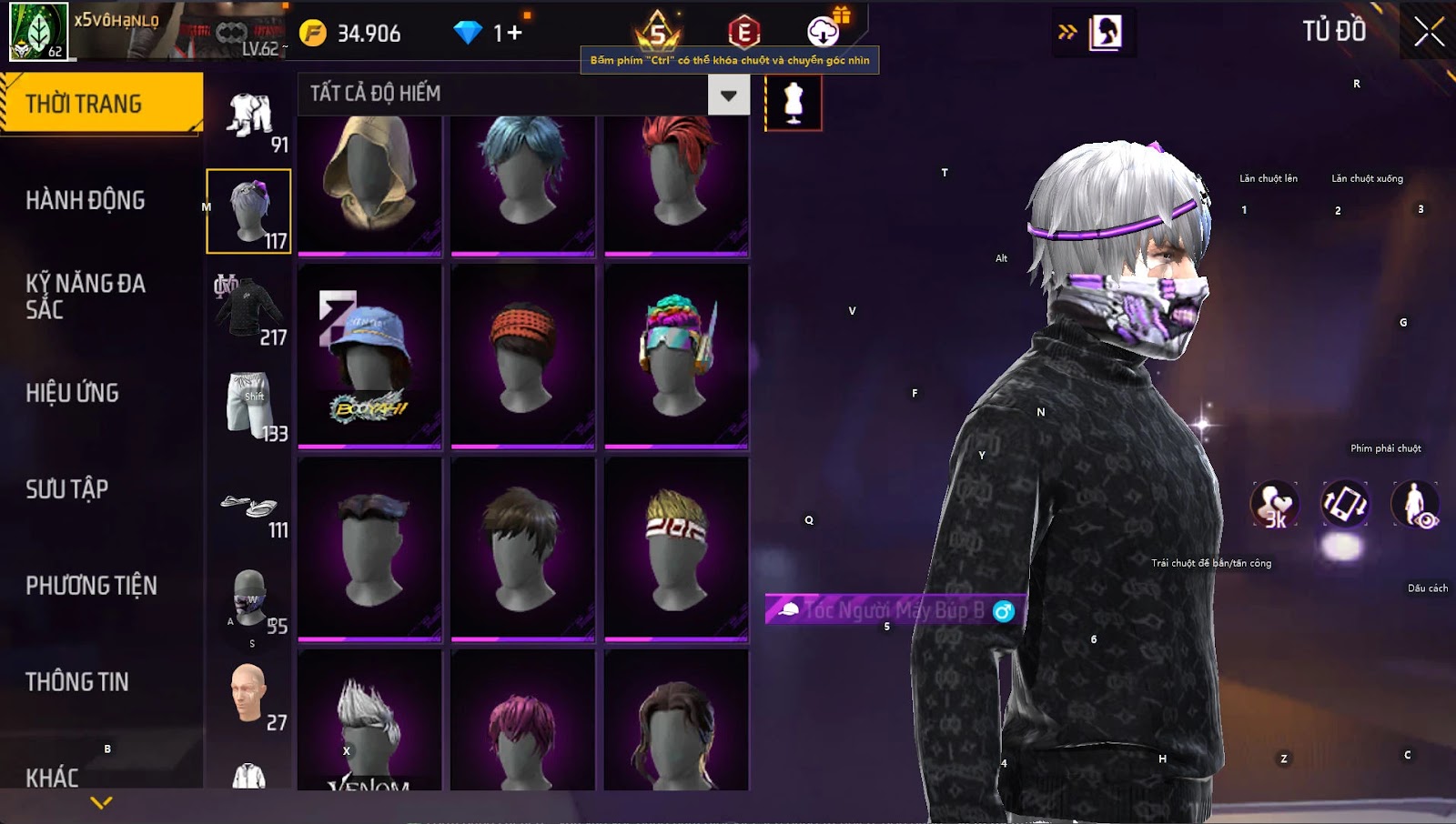The width and height of the screenshot is (1456, 824).
Task: Open the face mask category
Action: [x=248, y=600]
